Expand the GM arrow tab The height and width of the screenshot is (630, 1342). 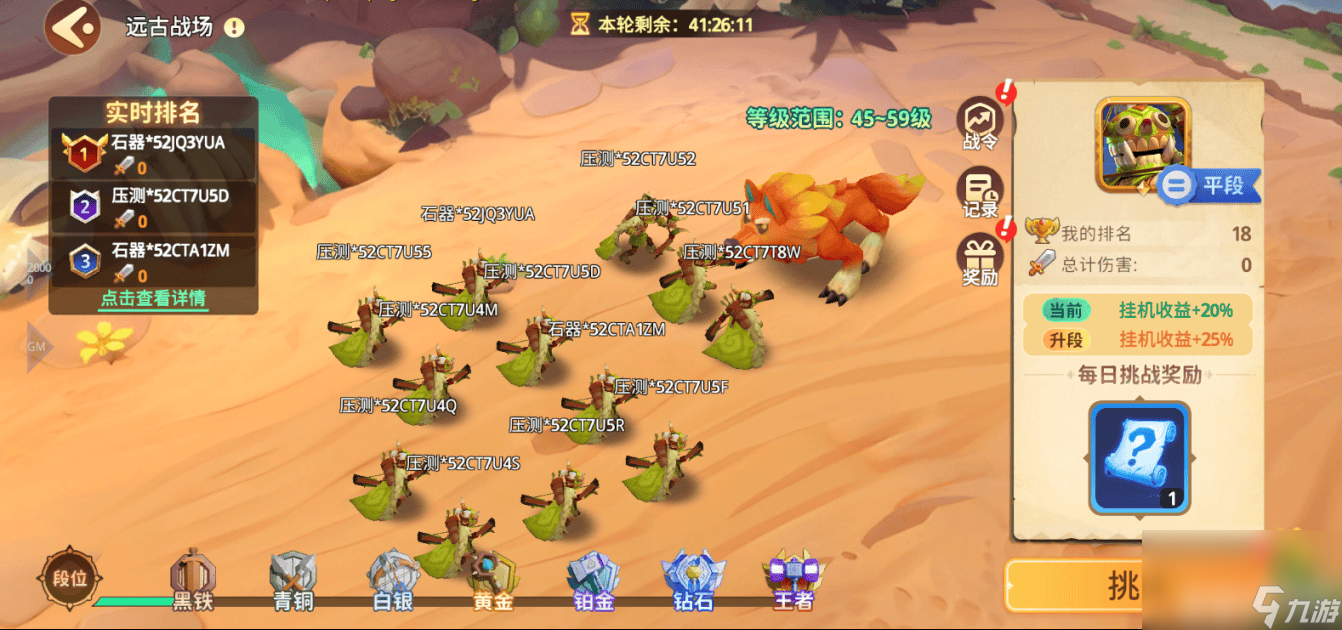click(38, 347)
